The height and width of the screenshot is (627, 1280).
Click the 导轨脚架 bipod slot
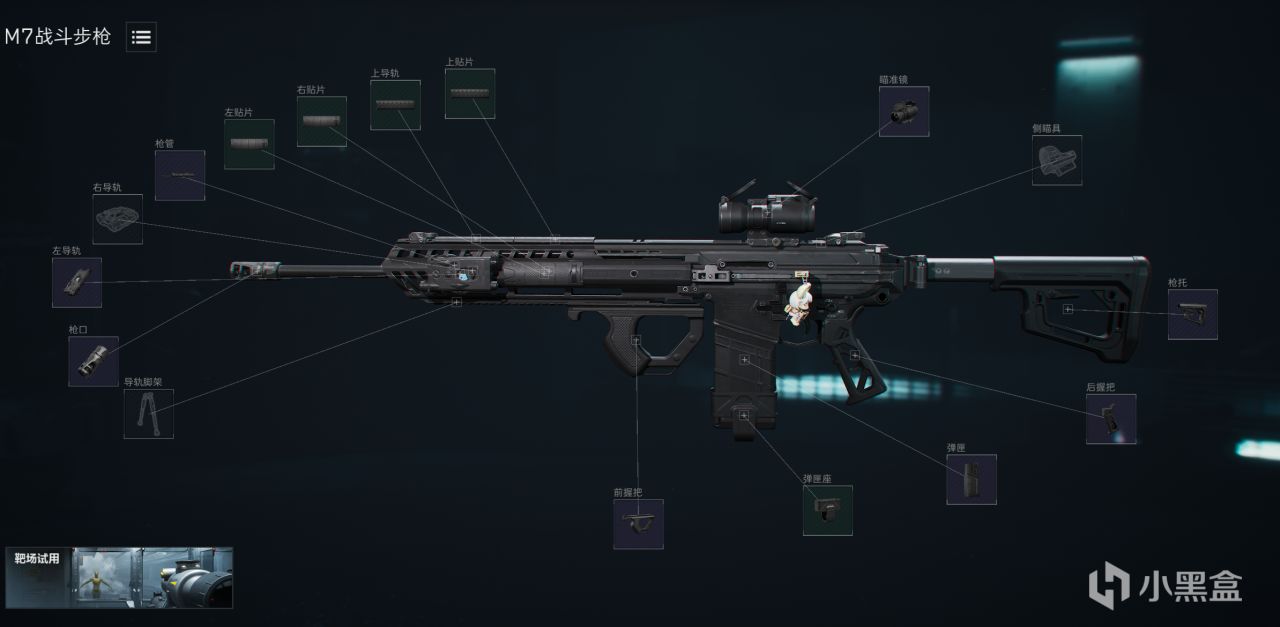149,413
